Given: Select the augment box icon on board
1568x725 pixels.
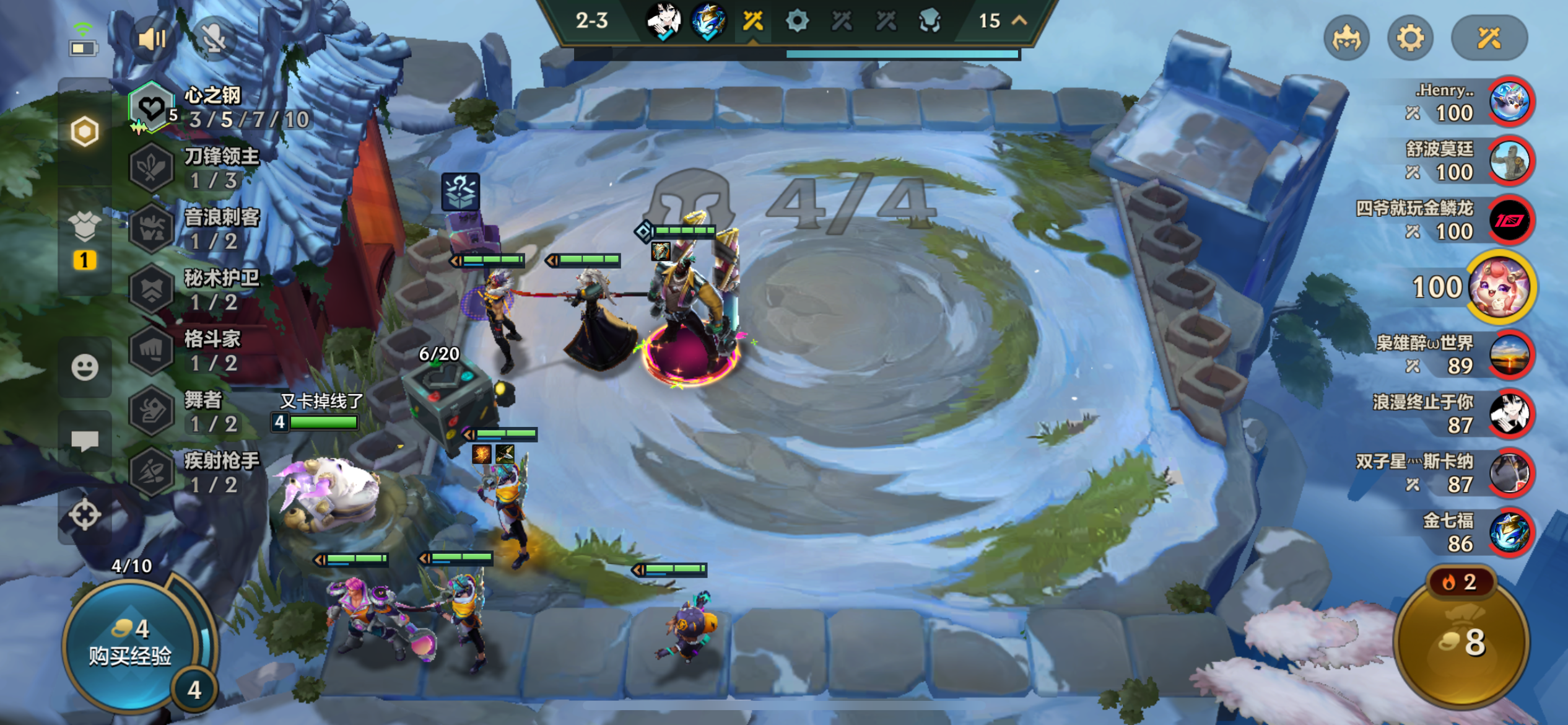Looking at the screenshot, I should pos(461,191).
